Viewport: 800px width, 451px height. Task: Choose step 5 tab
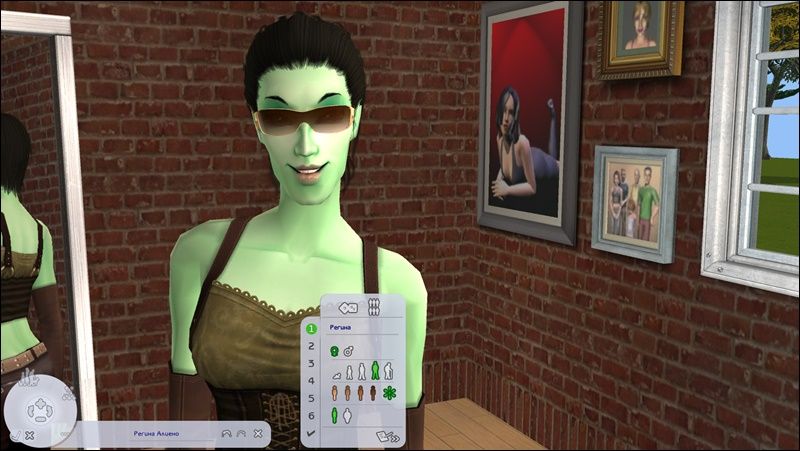(311, 397)
